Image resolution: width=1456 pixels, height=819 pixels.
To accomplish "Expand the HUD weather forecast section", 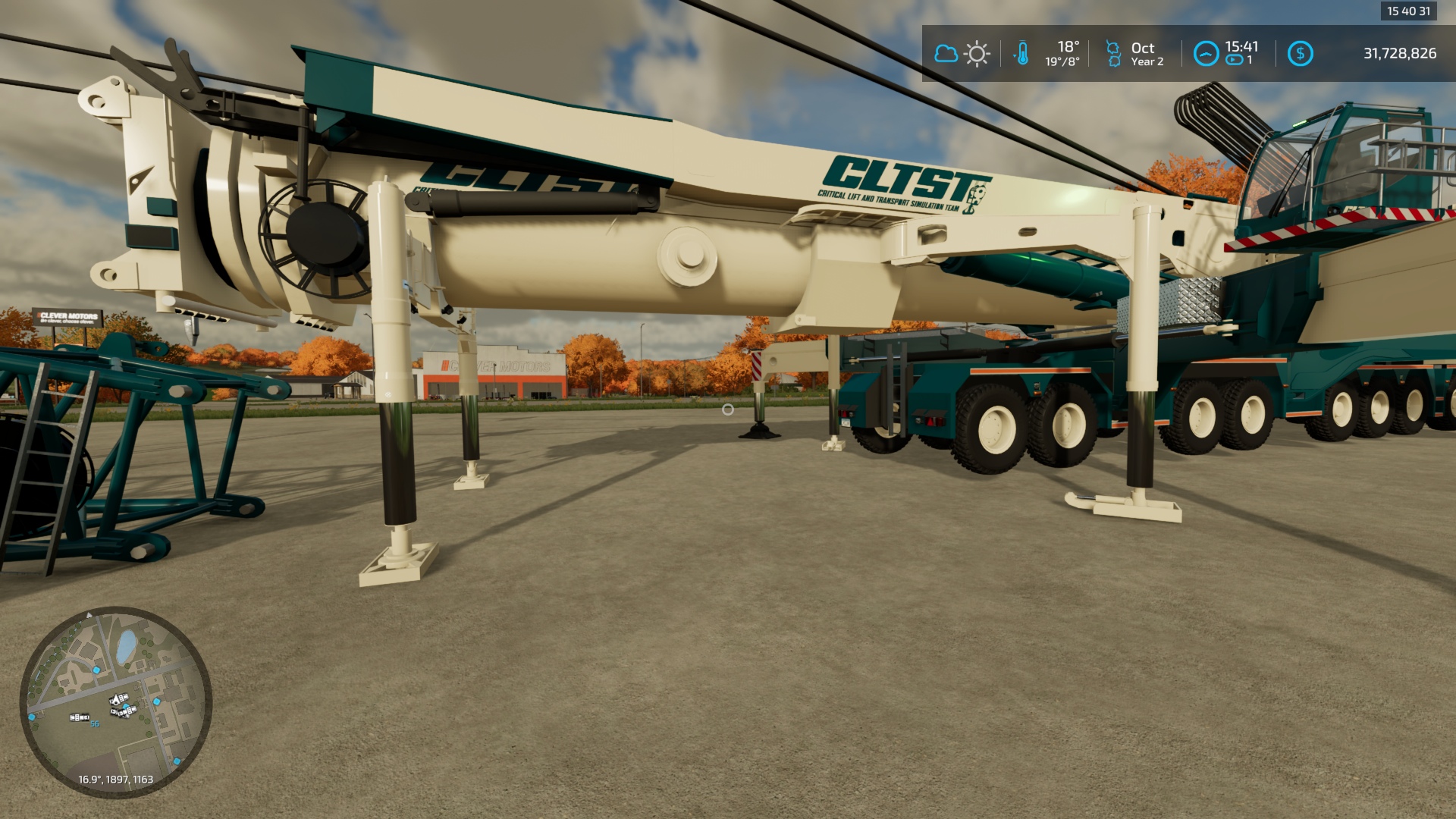I will (960, 53).
